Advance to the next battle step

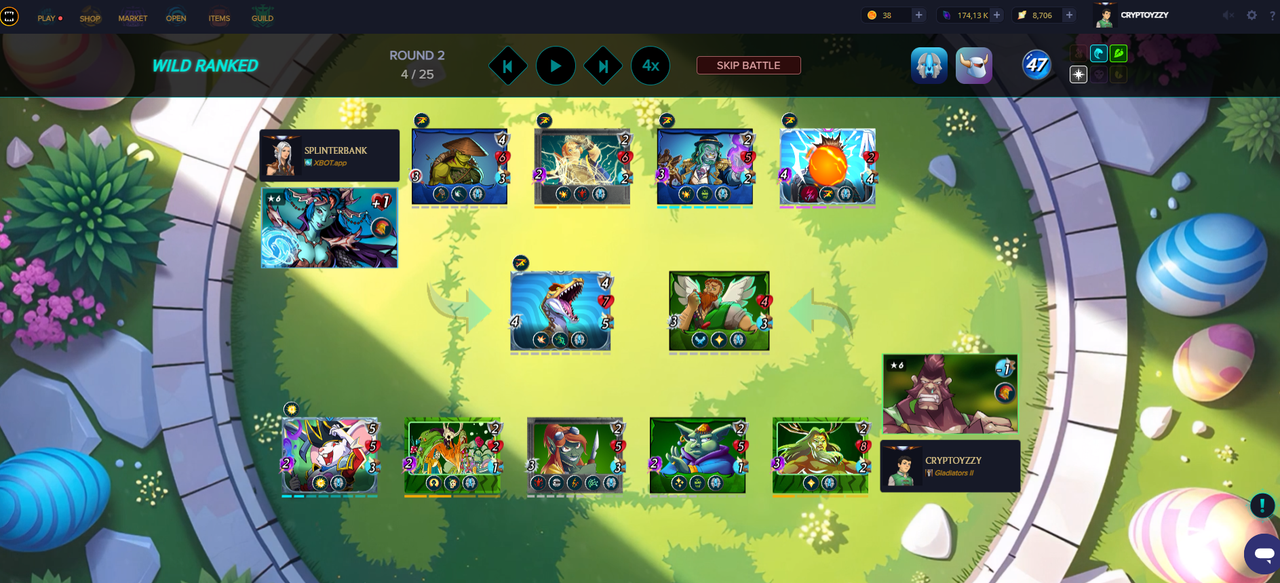click(x=603, y=66)
